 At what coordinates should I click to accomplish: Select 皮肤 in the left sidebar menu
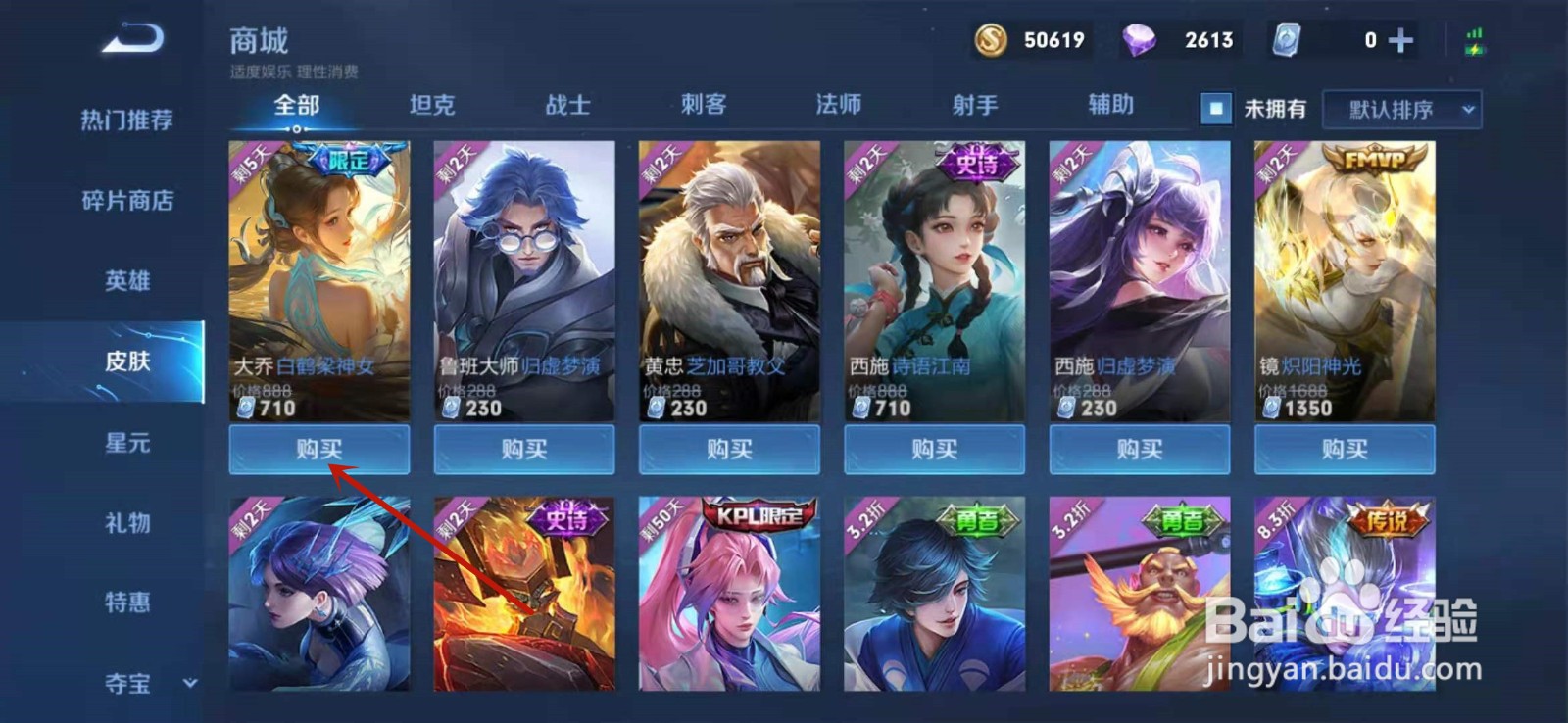click(x=128, y=362)
